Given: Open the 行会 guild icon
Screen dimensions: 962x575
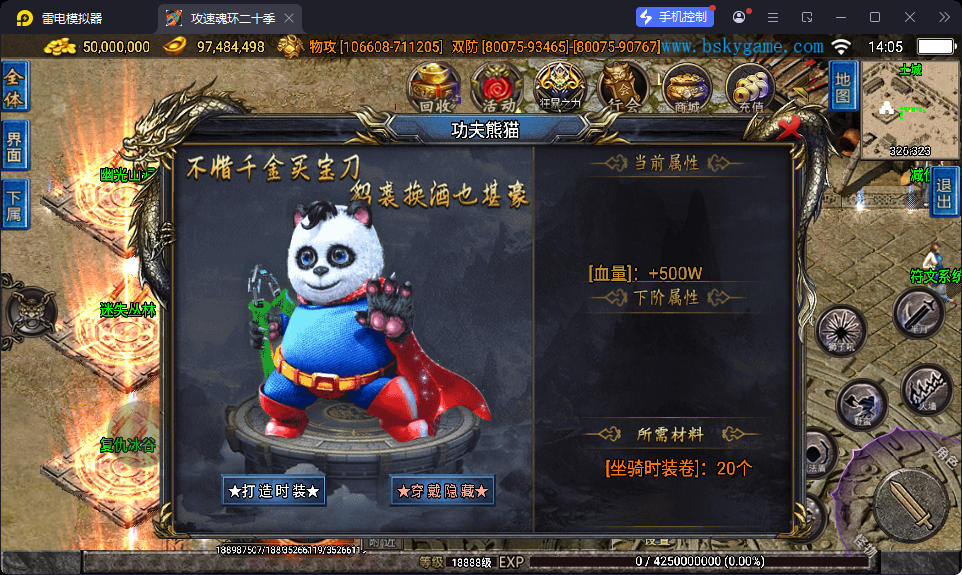Looking at the screenshot, I should tap(623, 86).
